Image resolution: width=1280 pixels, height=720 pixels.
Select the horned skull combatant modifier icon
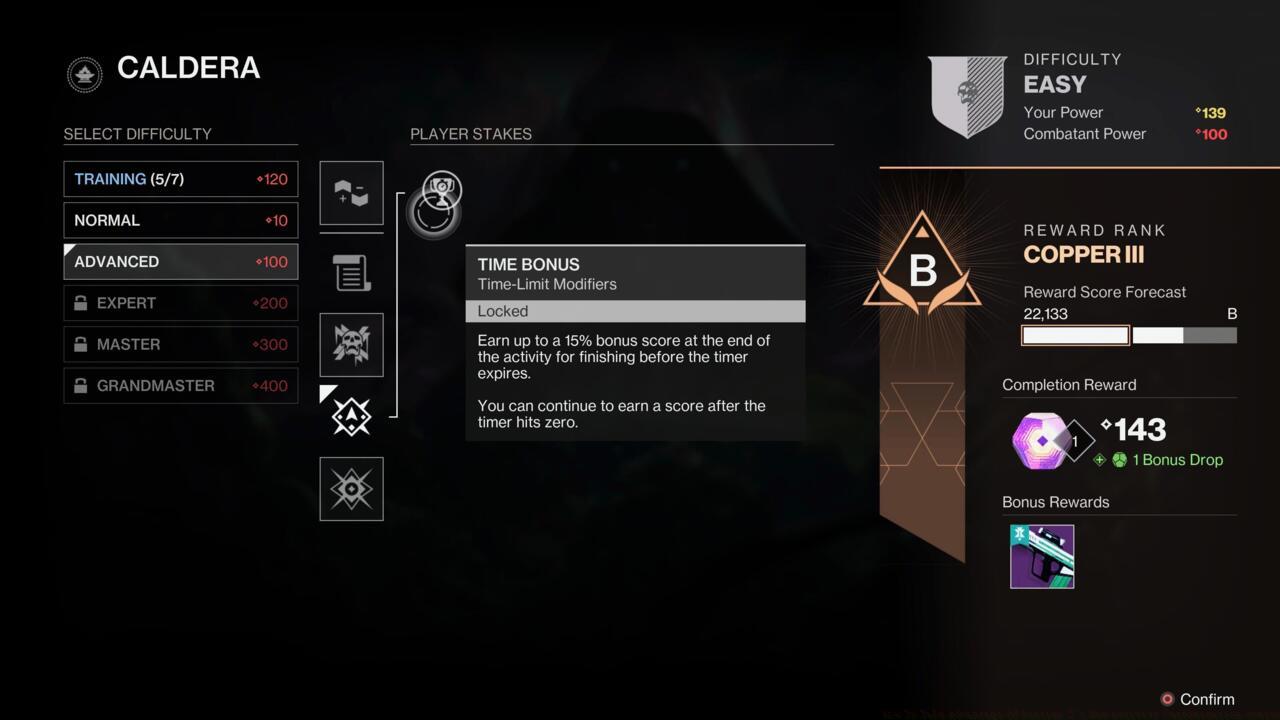point(351,345)
